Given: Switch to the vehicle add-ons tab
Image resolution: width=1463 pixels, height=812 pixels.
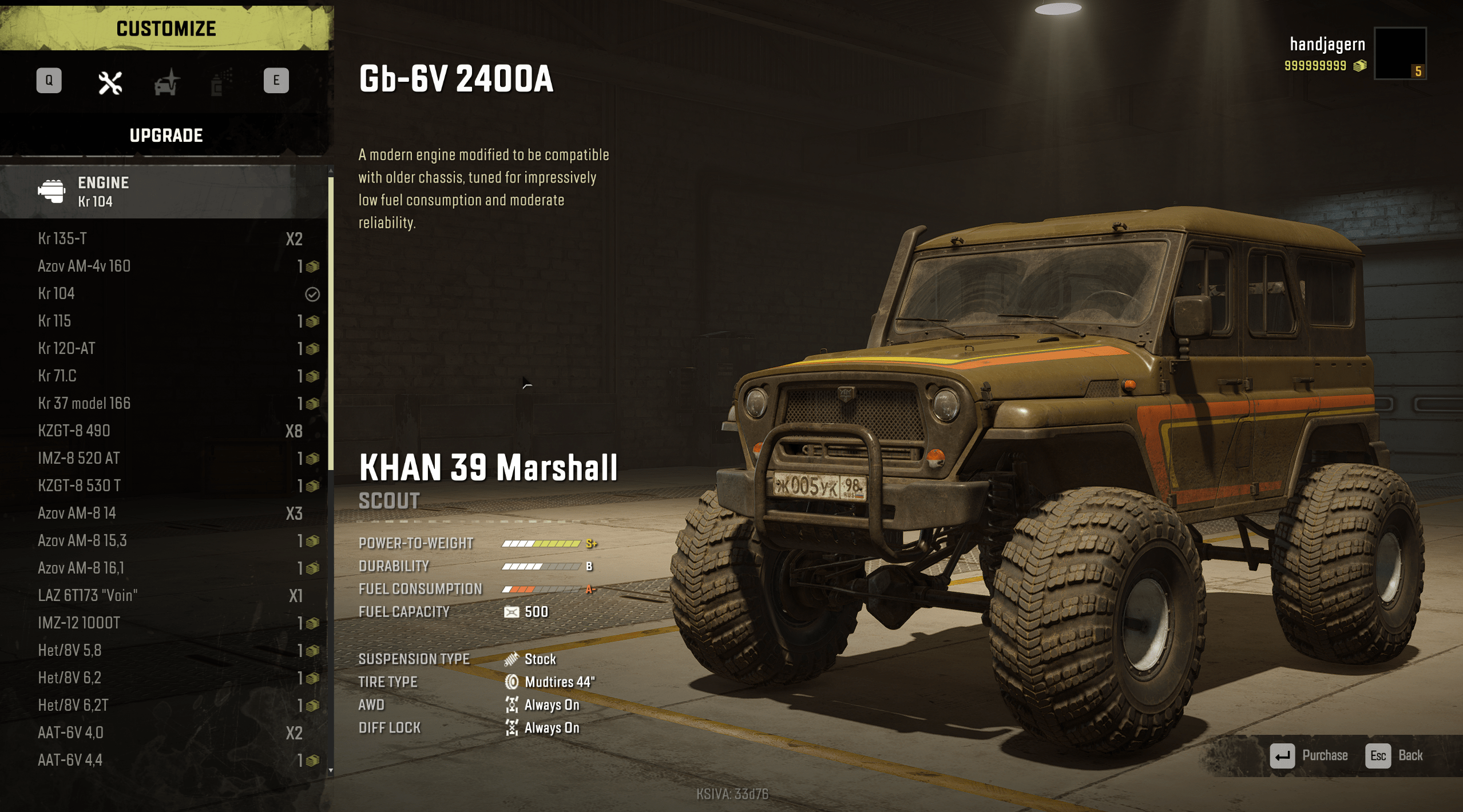Looking at the screenshot, I should pyautogui.click(x=166, y=83).
